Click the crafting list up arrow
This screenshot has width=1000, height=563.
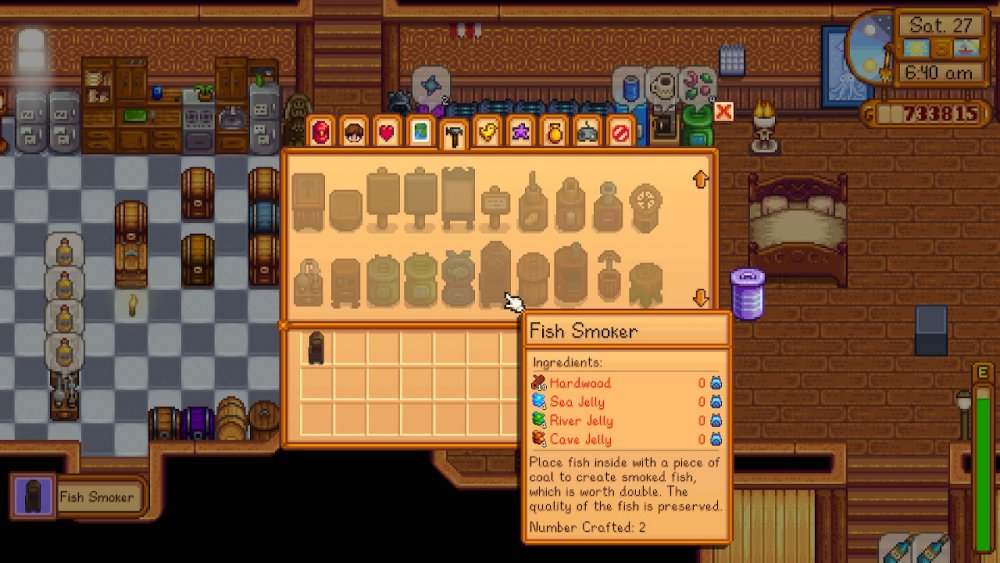(701, 180)
